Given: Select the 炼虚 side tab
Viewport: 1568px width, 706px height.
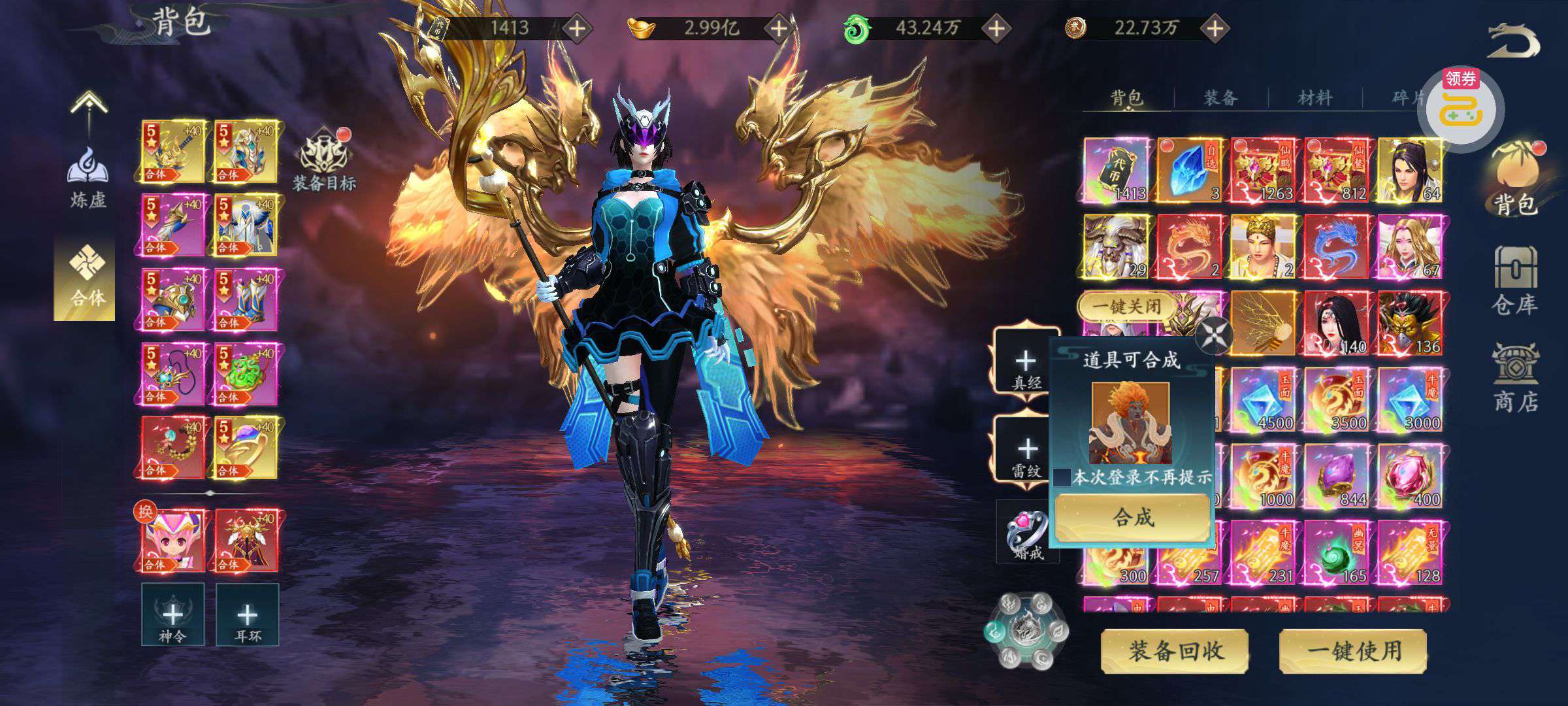Looking at the screenshot, I should 88,178.
